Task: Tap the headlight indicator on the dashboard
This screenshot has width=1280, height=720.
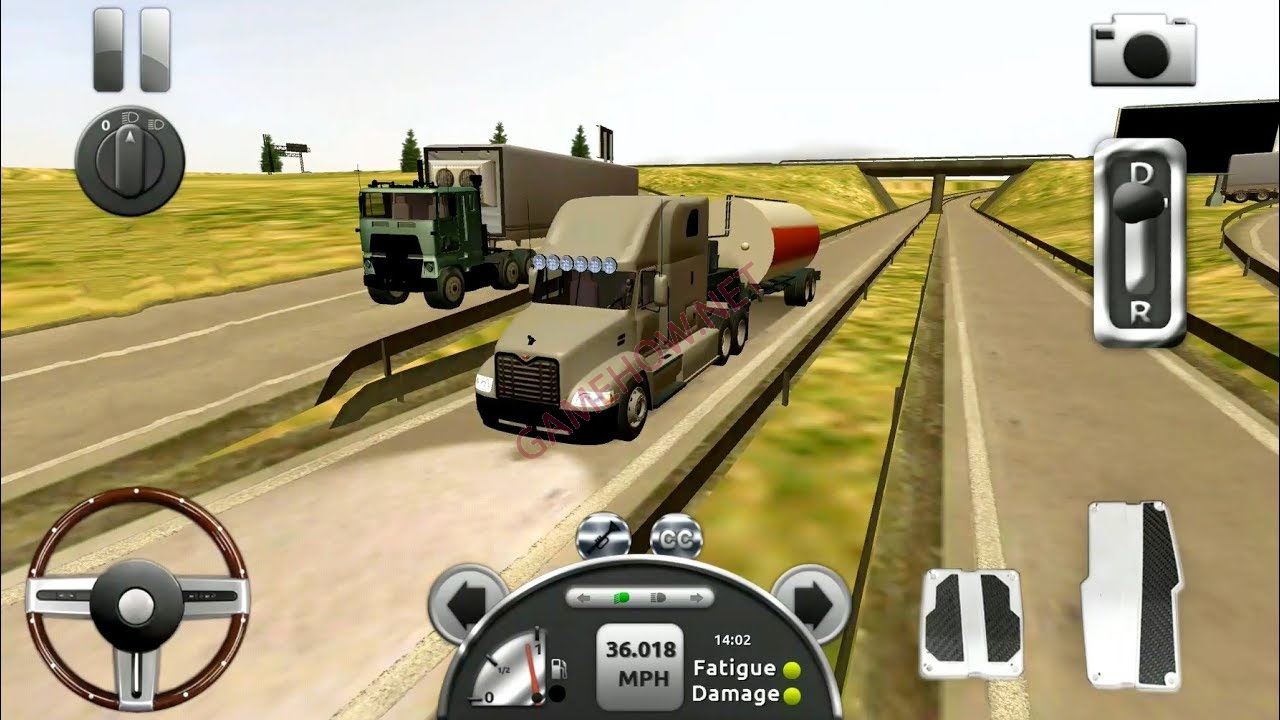Action: (658, 598)
